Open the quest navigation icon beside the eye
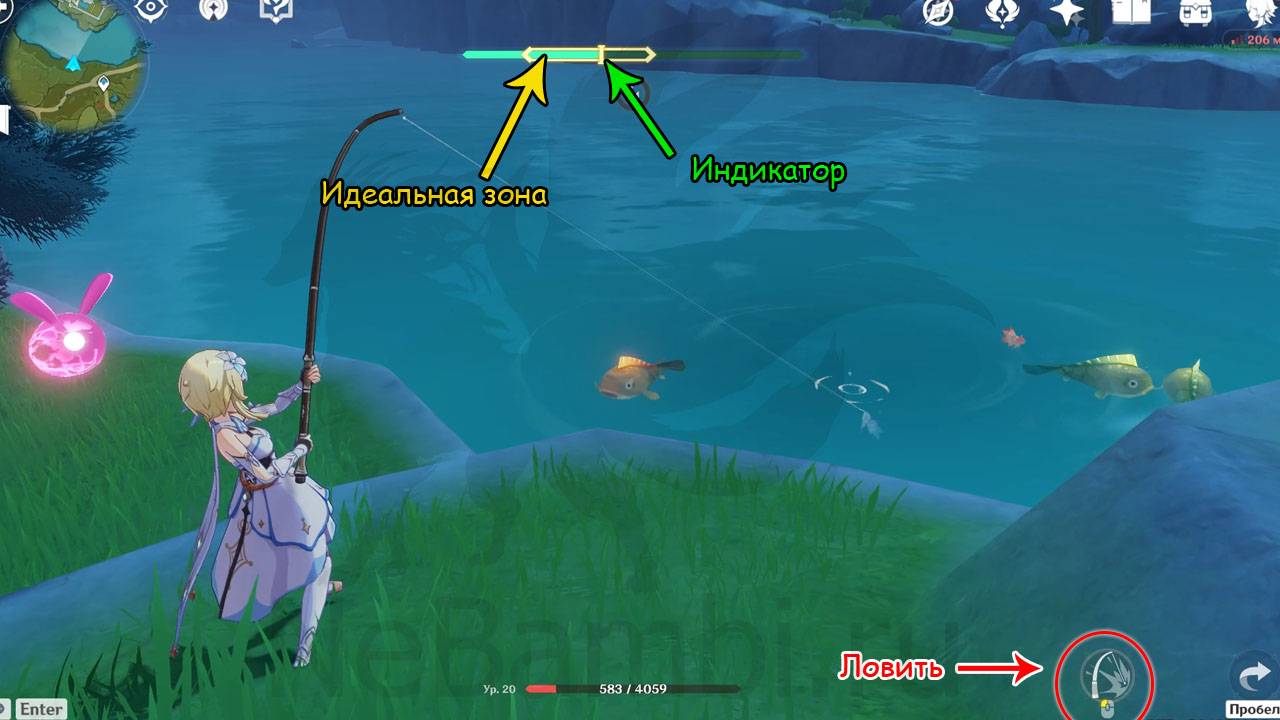 pos(213,9)
